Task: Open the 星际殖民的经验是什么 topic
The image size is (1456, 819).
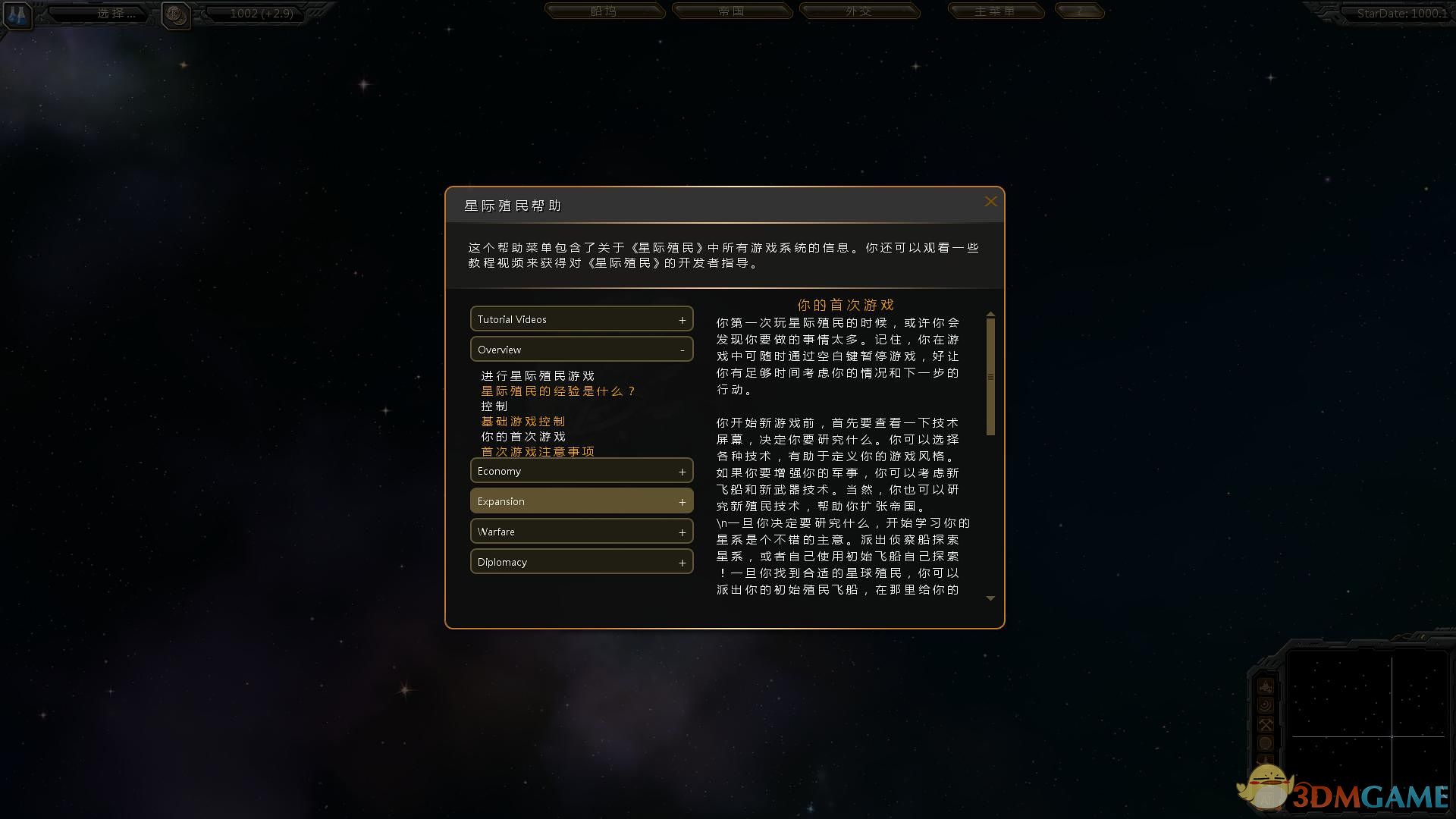Action: click(558, 391)
